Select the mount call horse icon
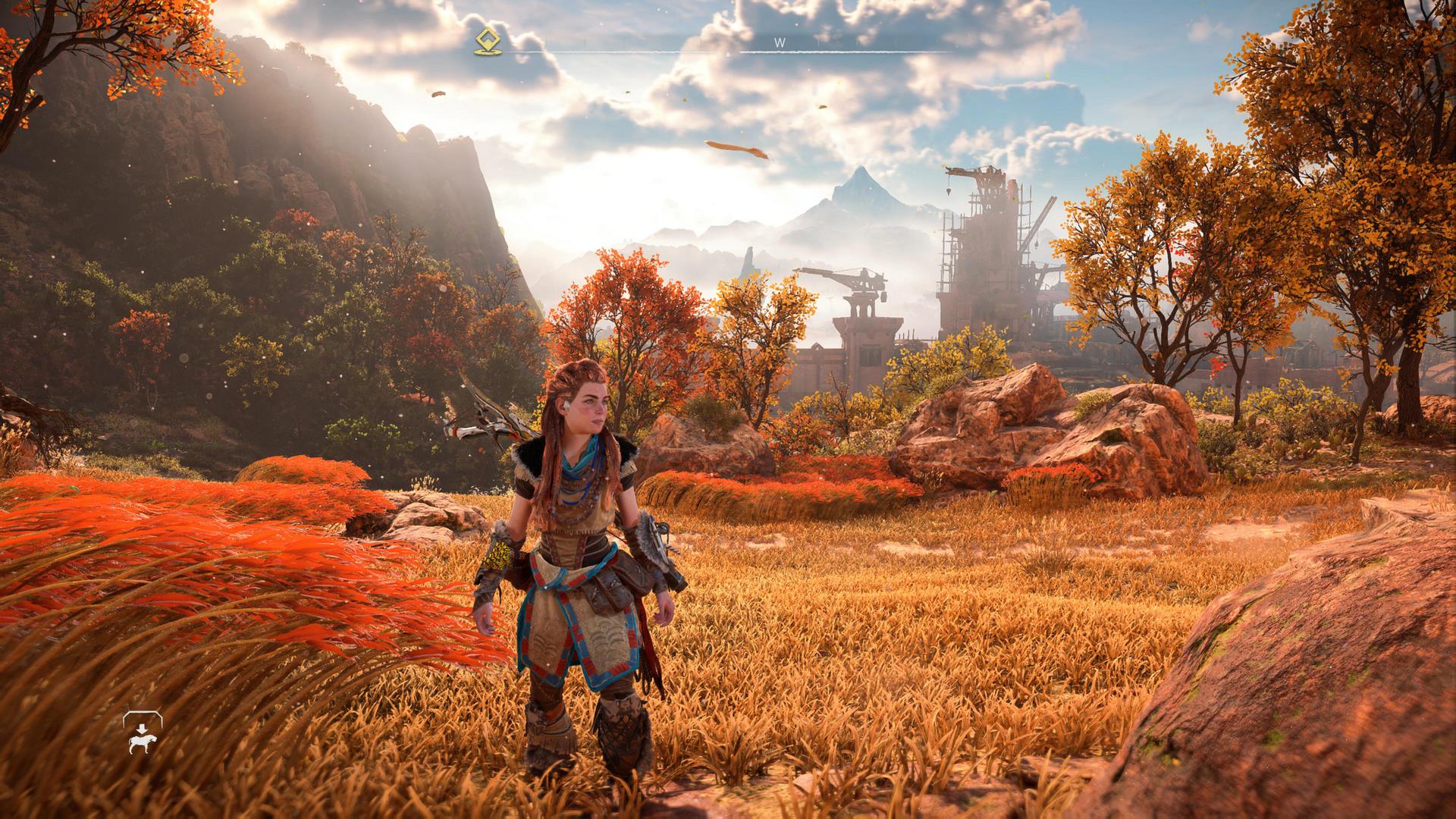This screenshot has width=1456, height=819. click(142, 744)
